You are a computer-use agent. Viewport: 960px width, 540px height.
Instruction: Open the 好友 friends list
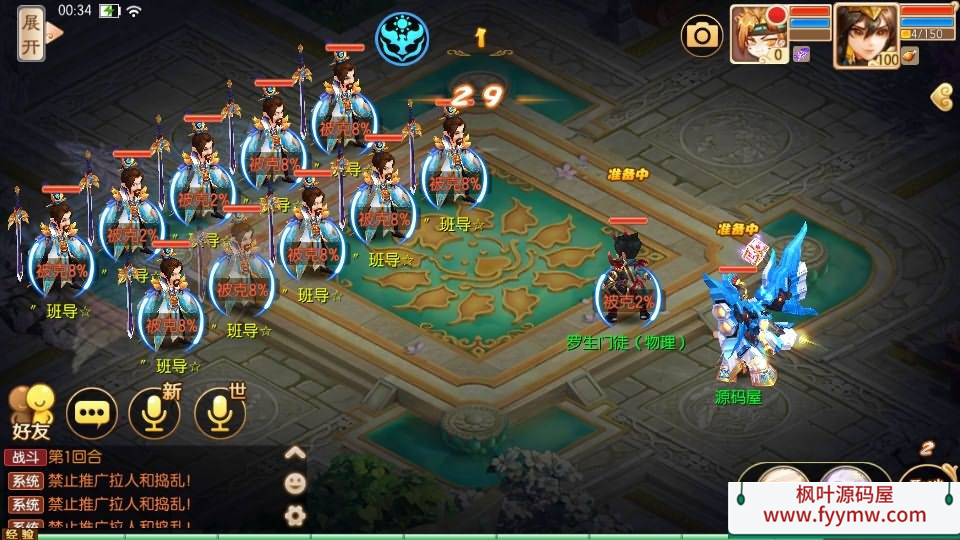tap(30, 412)
